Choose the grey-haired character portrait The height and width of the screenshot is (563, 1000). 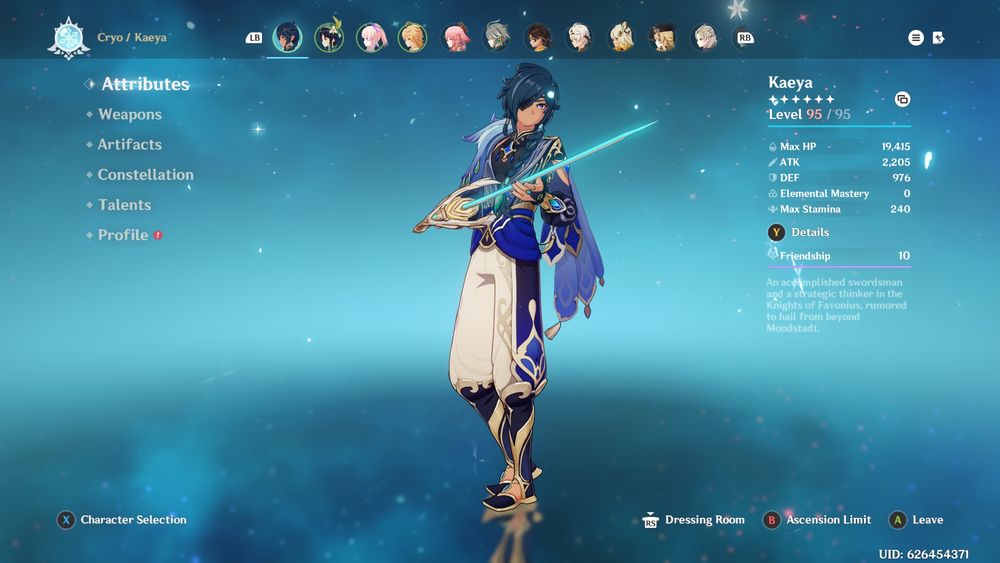coord(497,38)
